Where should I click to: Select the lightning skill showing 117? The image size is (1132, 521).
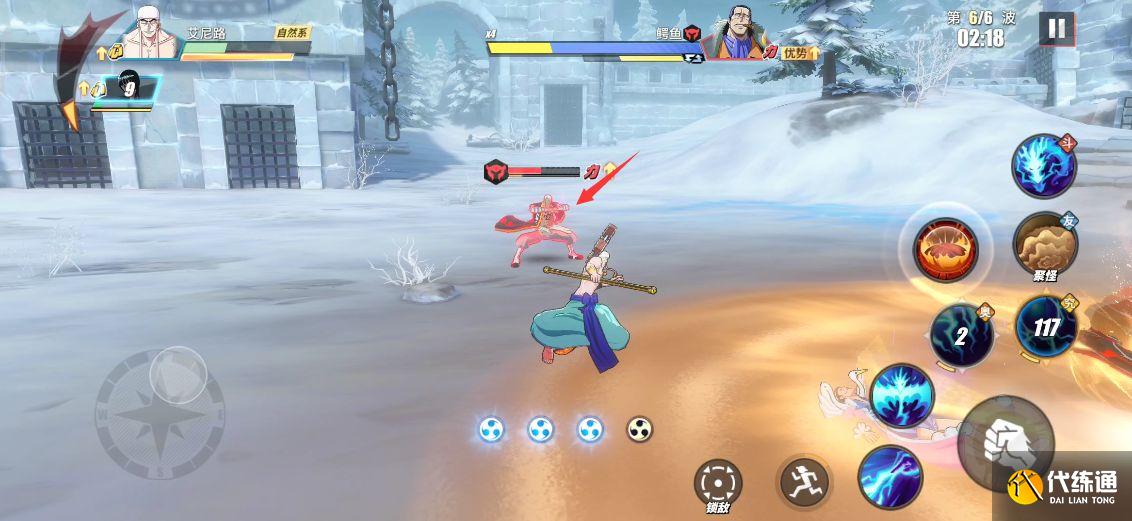point(1046,326)
